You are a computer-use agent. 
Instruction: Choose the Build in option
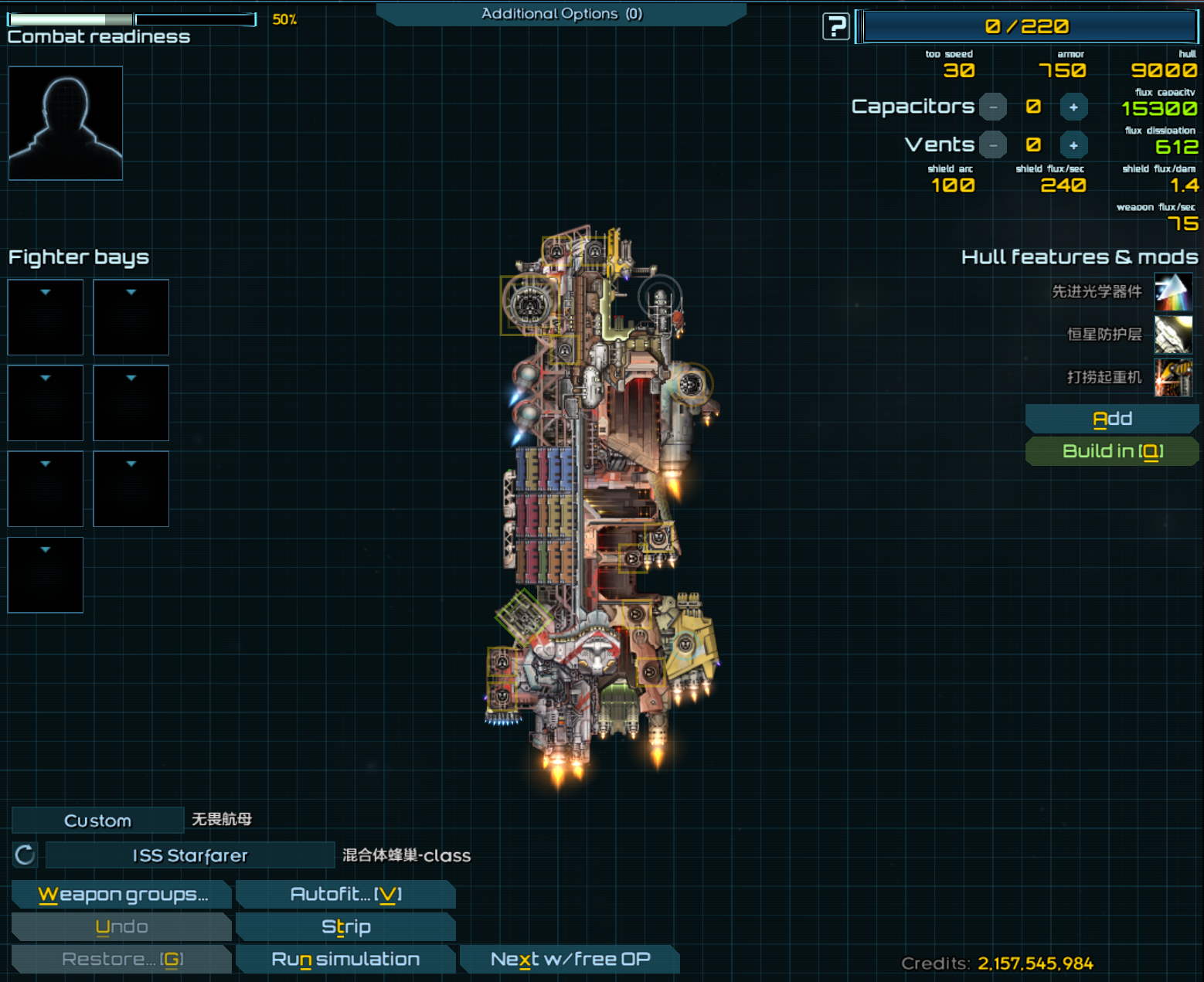coord(1111,451)
